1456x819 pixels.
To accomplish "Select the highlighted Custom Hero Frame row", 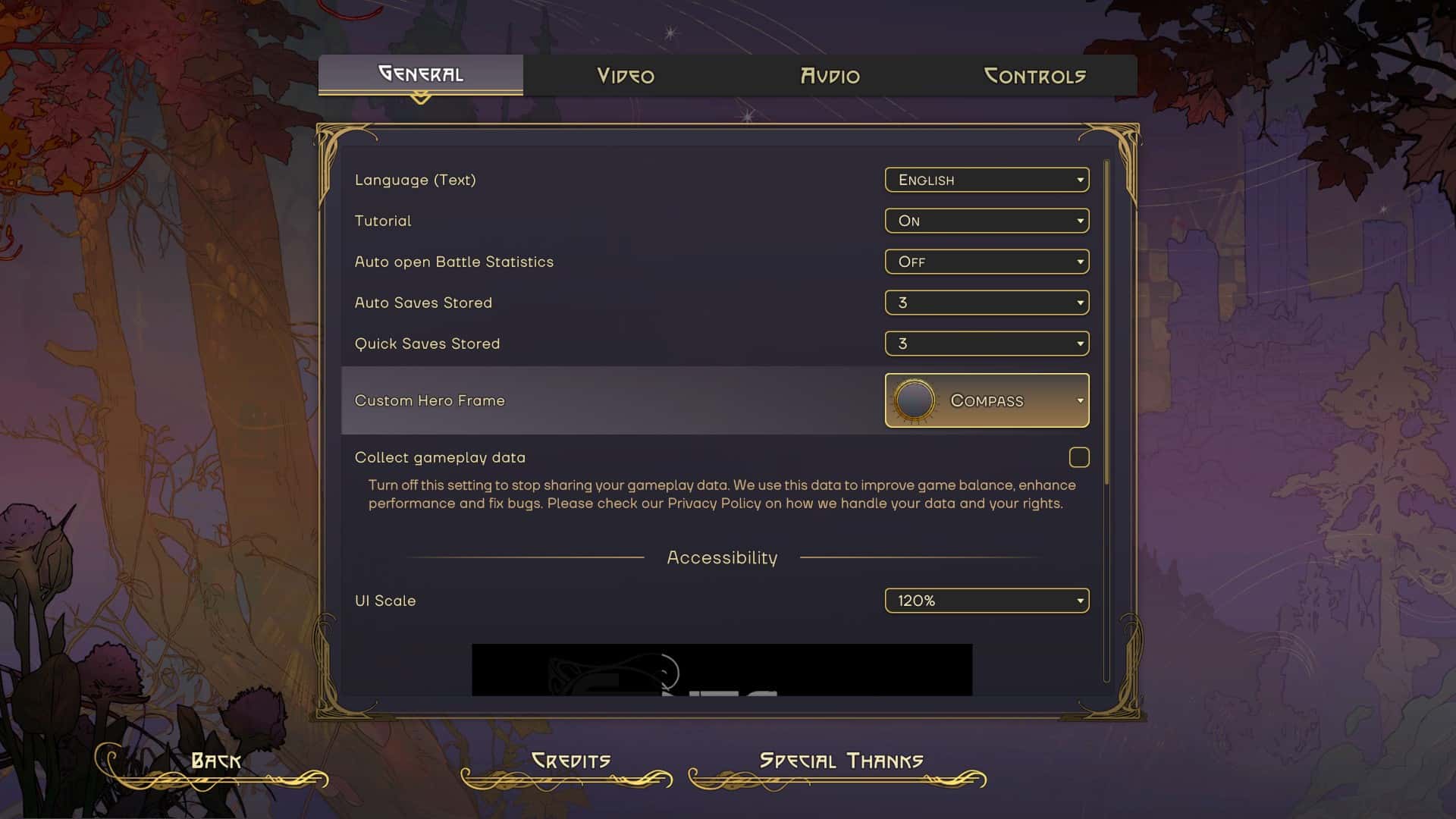I will pos(607,400).
